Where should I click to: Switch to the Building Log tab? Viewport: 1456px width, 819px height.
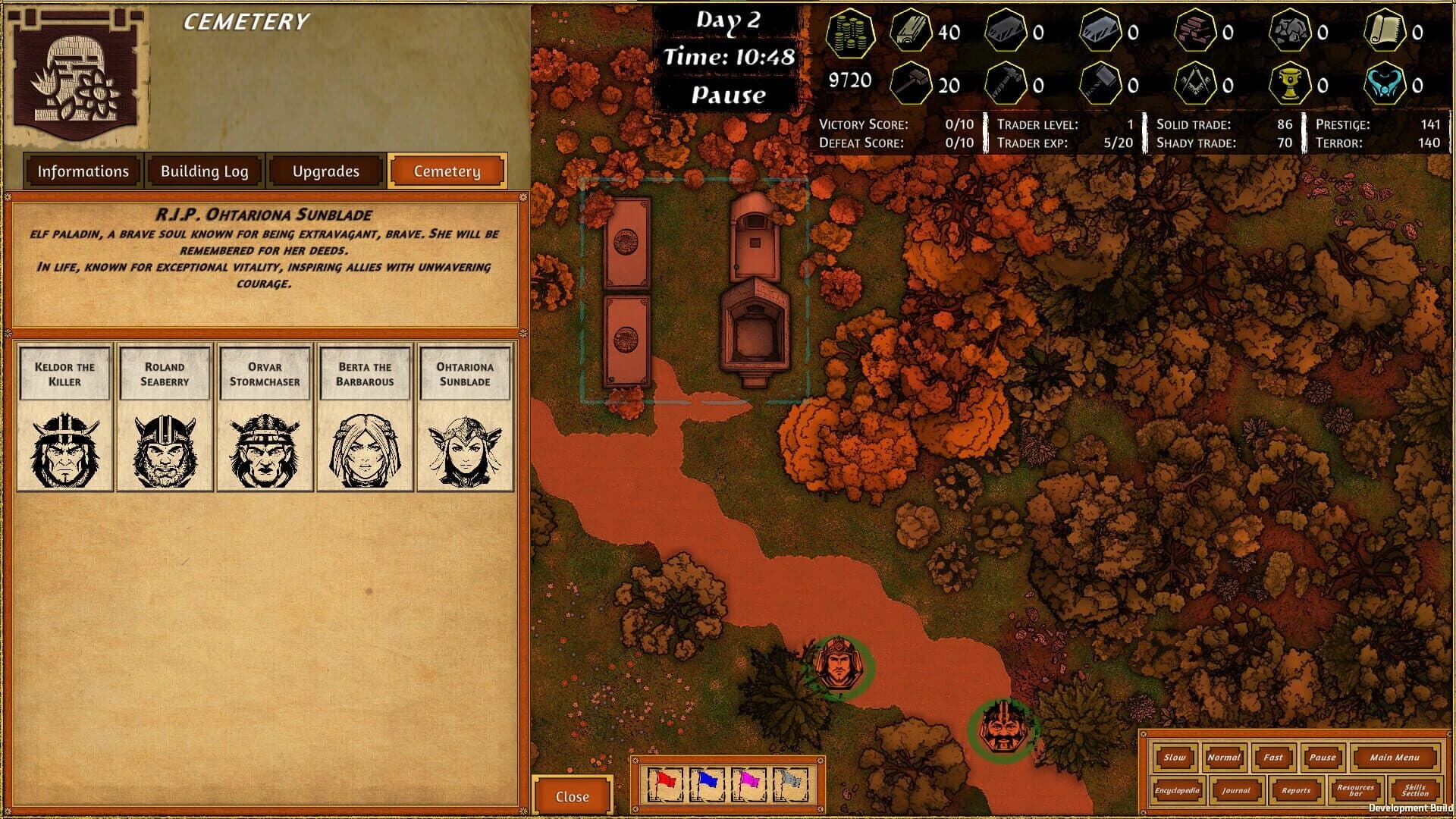point(203,171)
